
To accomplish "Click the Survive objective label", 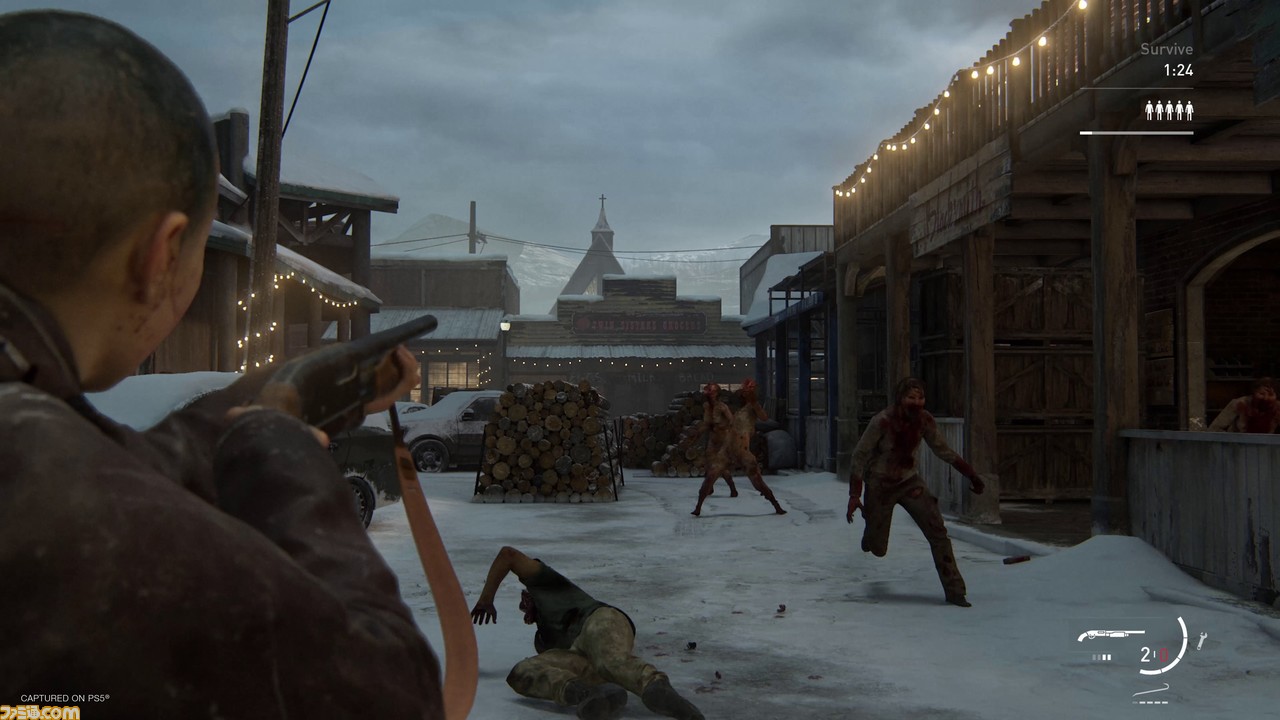I will click(x=1166, y=49).
